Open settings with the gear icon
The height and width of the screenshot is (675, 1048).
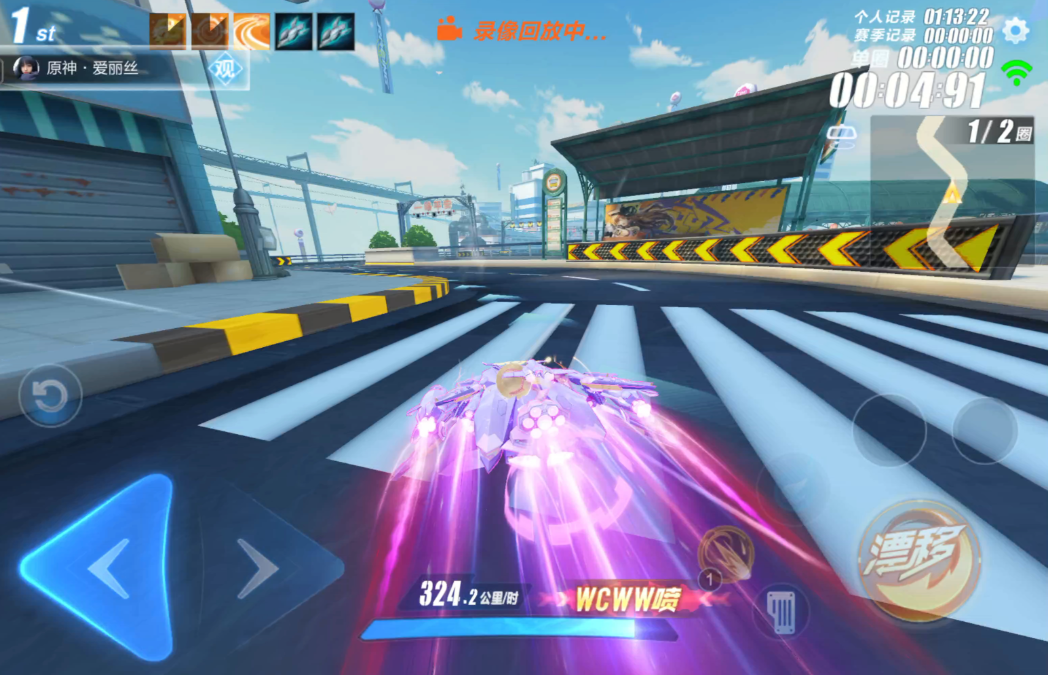point(1015,30)
